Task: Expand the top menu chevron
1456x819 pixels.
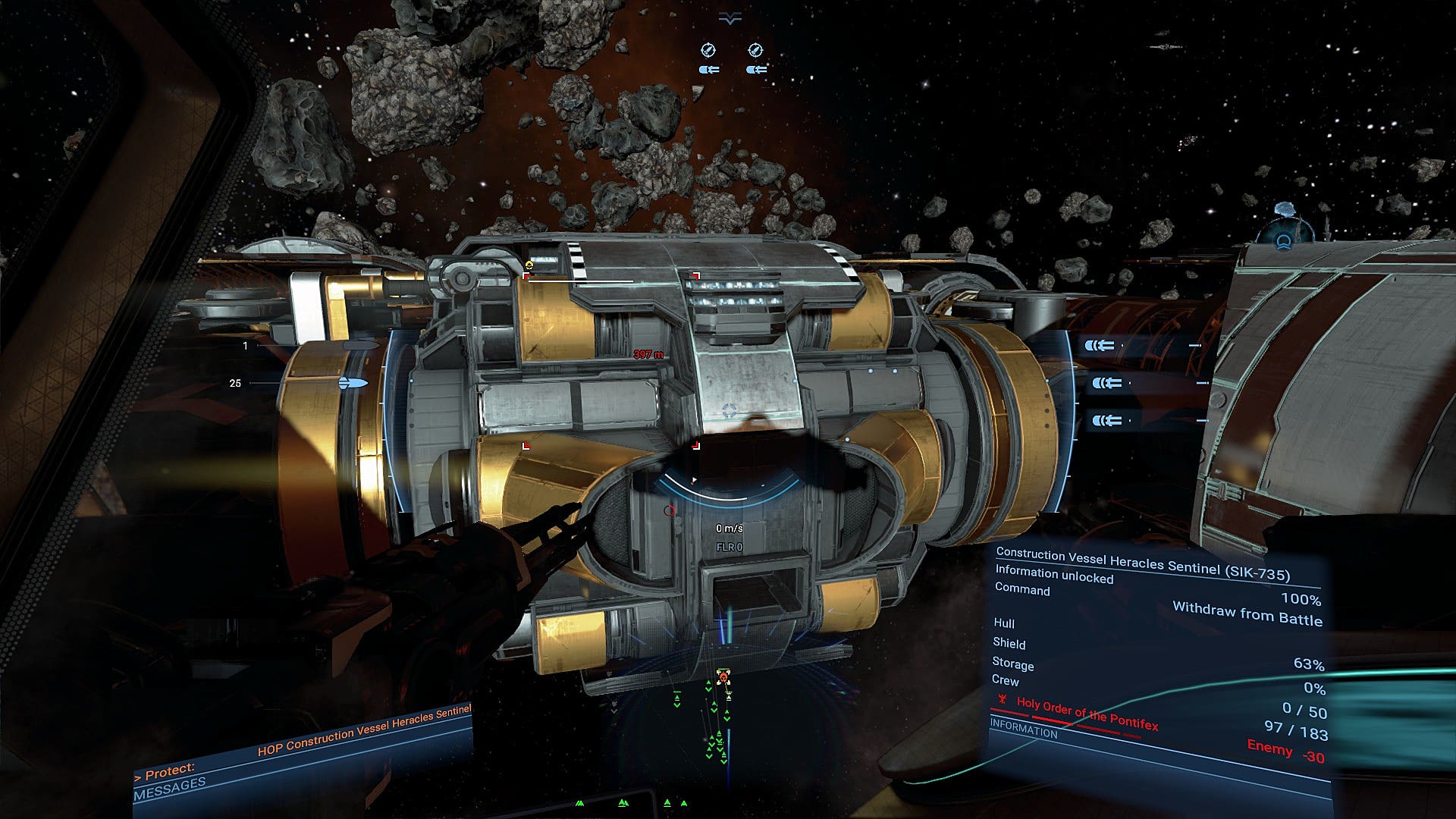Action: point(730,20)
